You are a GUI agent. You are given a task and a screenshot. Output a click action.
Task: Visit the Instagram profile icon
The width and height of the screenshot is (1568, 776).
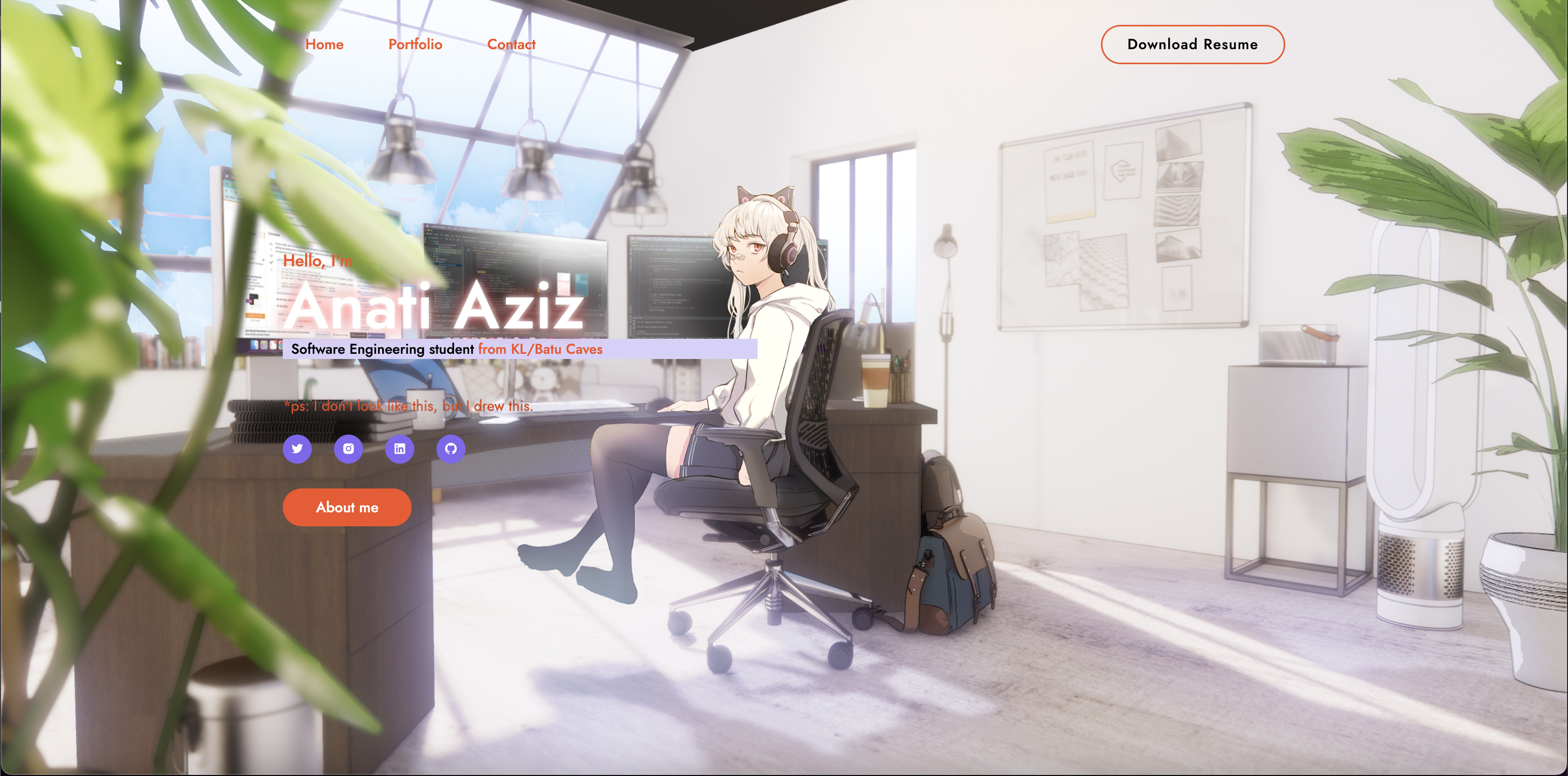pyautogui.click(x=348, y=449)
